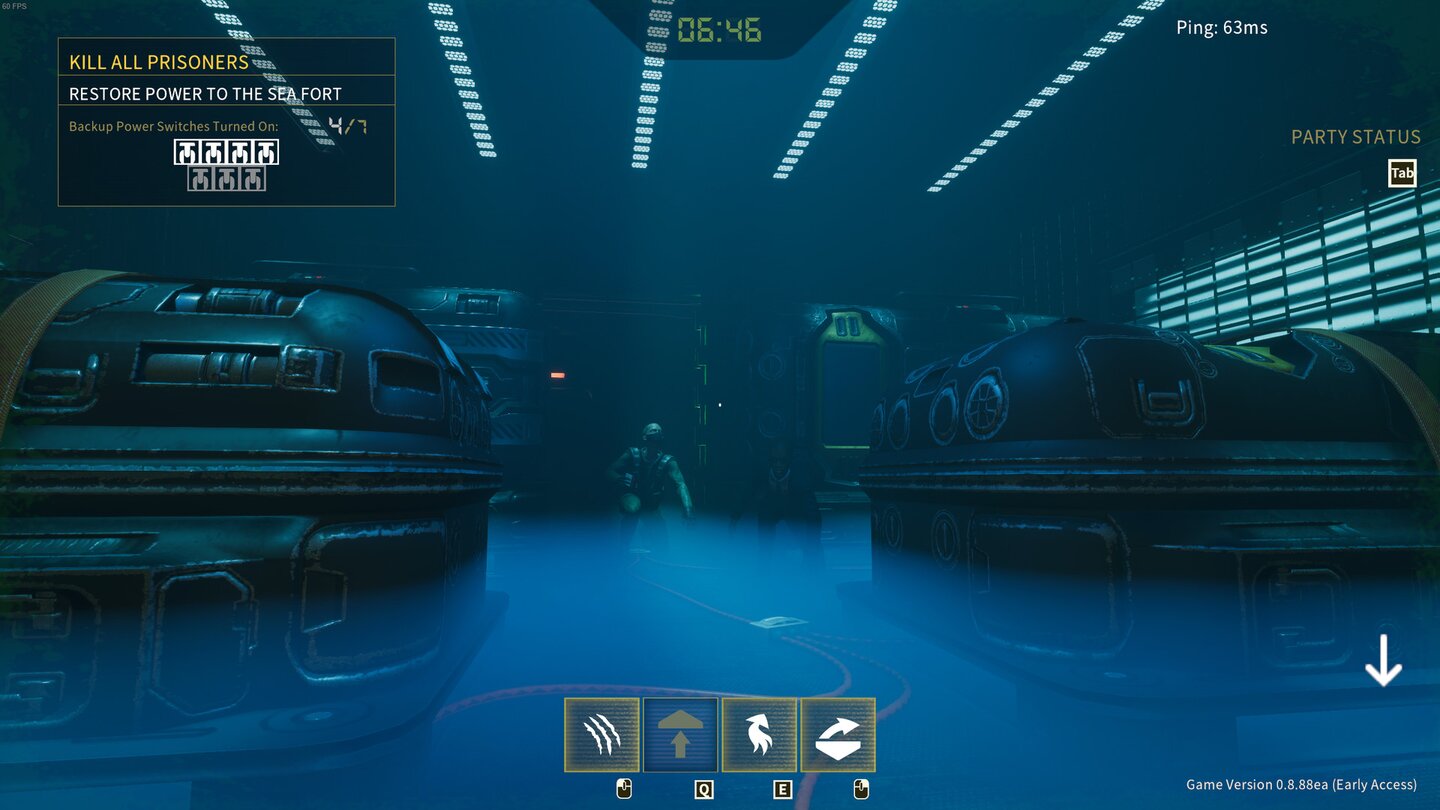
Task: Click the Q keybind label under the hotbar
Action: coord(704,789)
